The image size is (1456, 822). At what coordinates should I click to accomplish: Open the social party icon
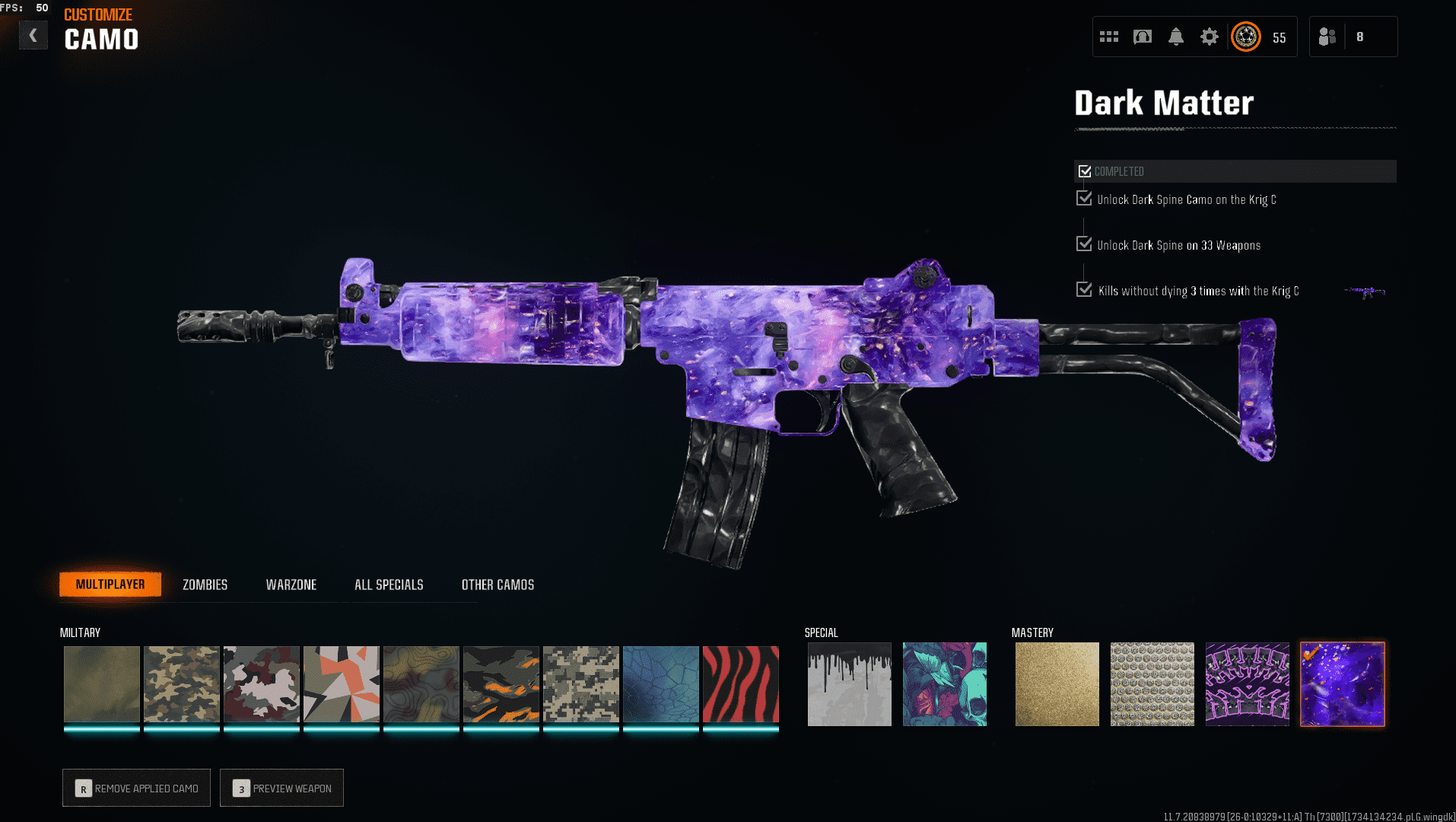pos(1327,37)
